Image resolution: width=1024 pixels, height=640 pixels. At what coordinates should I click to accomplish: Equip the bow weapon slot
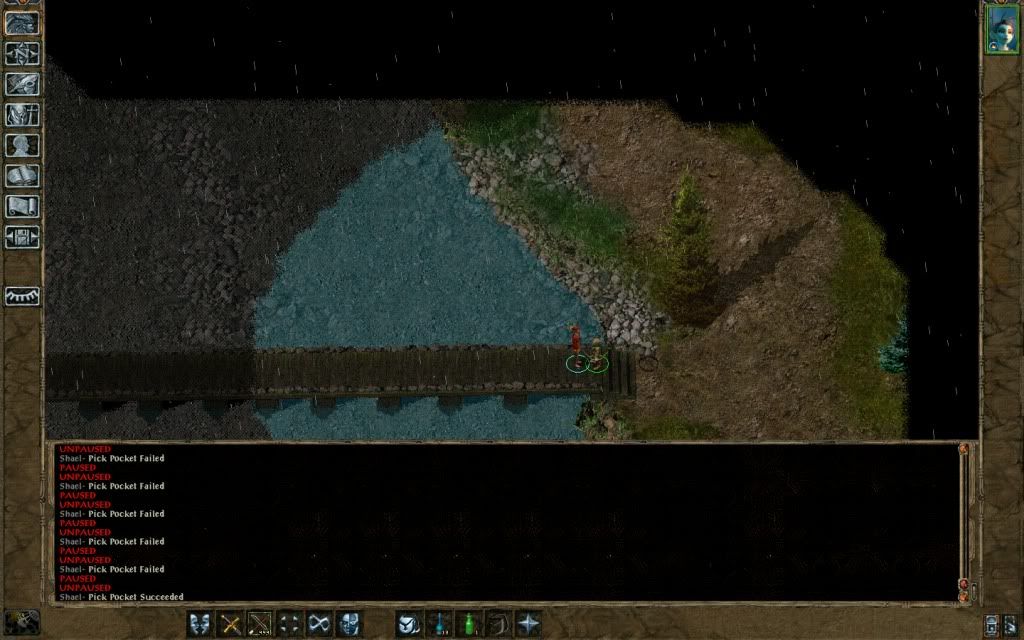[260, 623]
